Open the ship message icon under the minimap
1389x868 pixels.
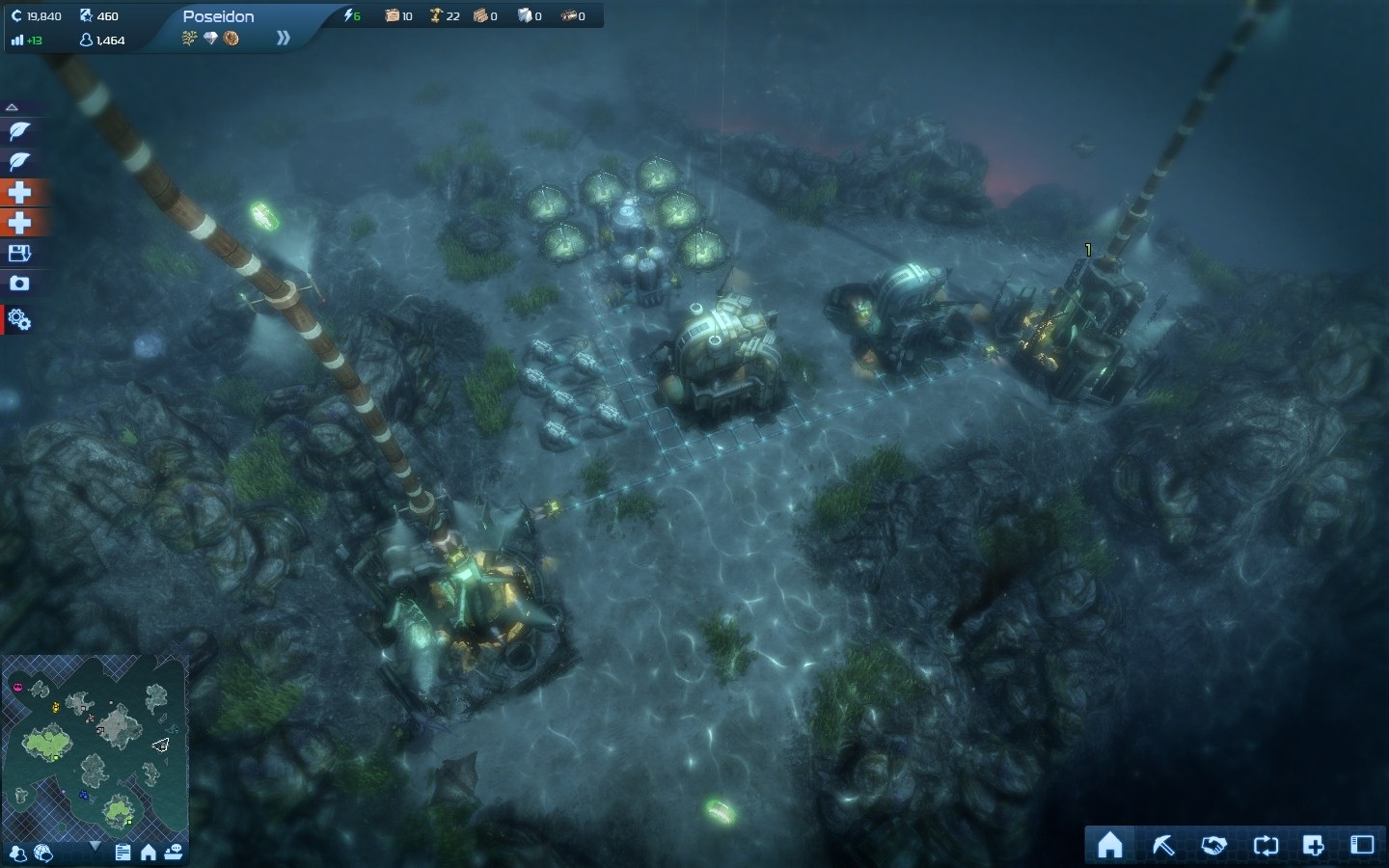[174, 853]
